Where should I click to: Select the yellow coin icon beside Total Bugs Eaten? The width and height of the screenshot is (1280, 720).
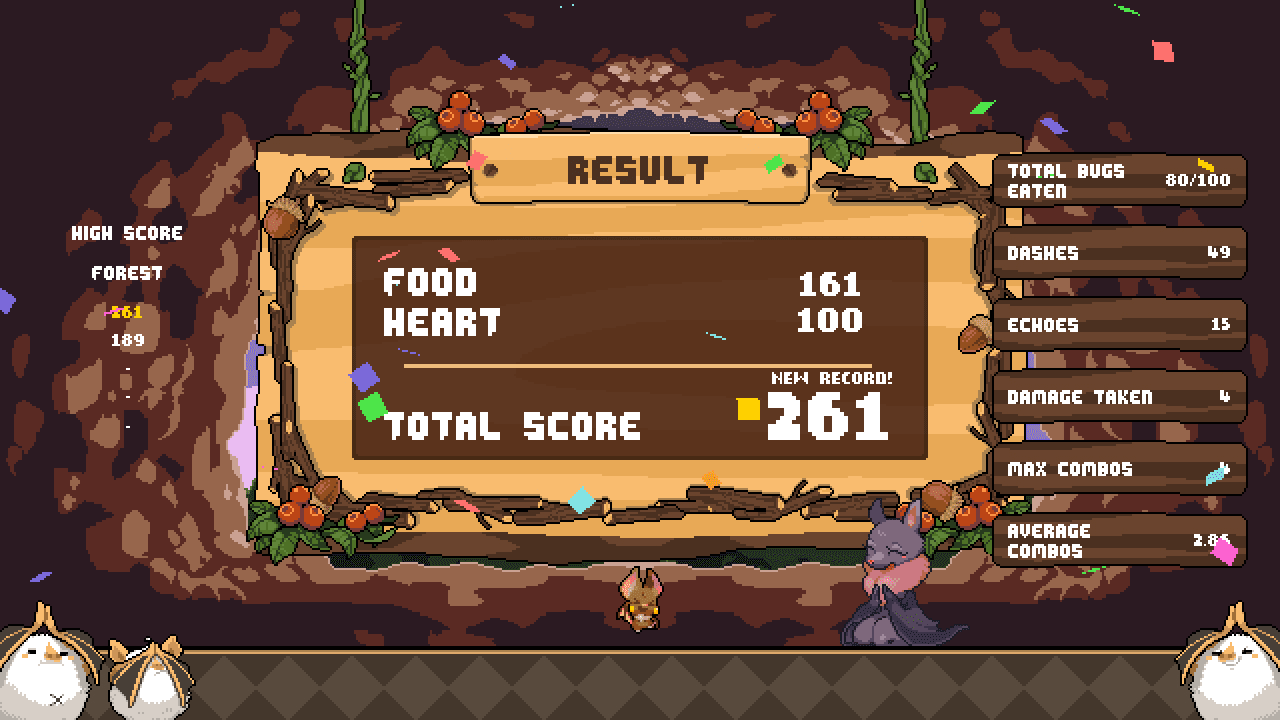pos(1205,163)
